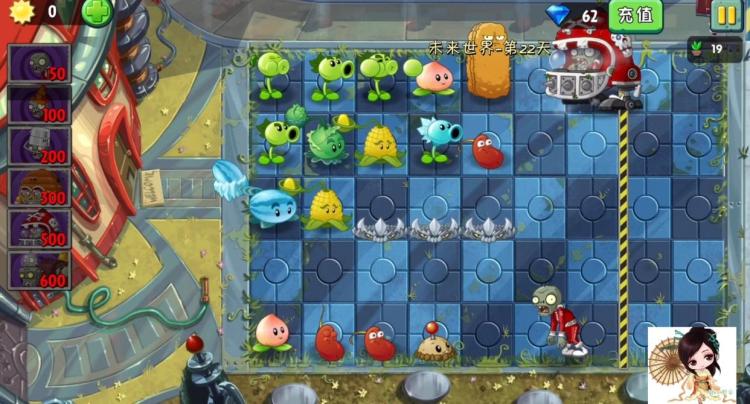Select the 300-cost zombie card
Screen dimensions: 750x404
click(40, 187)
